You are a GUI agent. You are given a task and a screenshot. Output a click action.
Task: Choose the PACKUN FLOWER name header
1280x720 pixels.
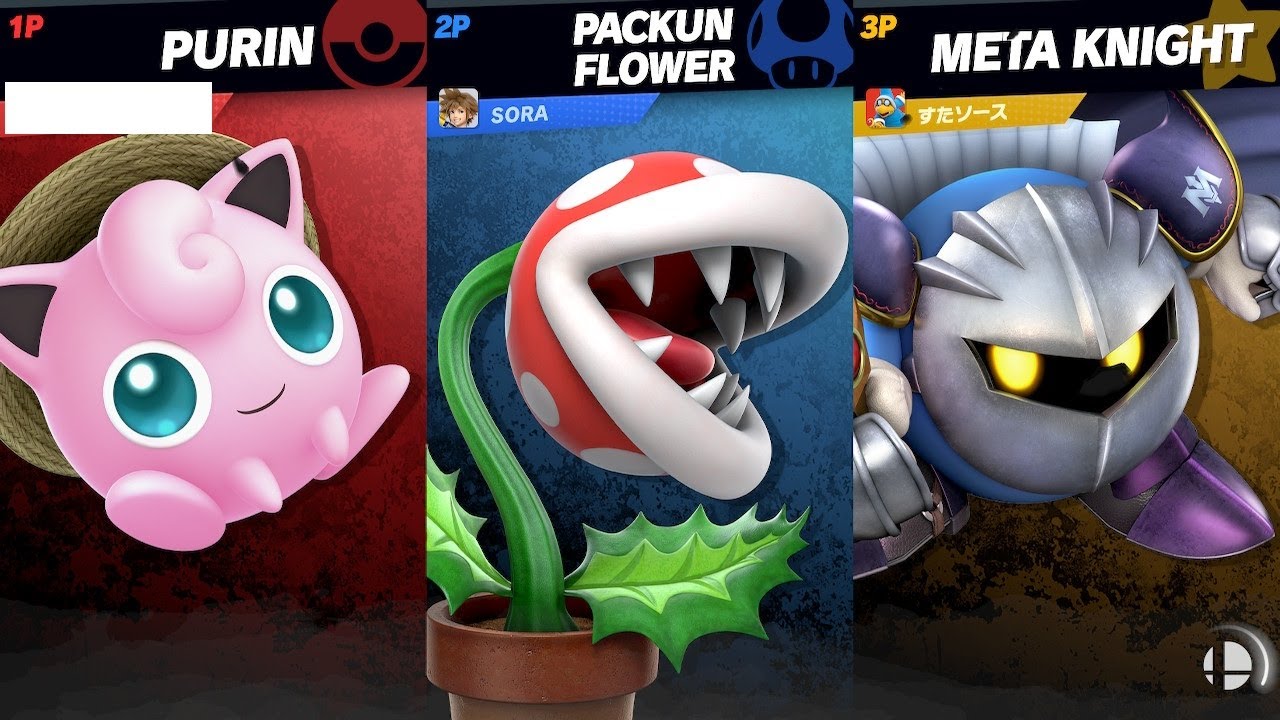653,48
